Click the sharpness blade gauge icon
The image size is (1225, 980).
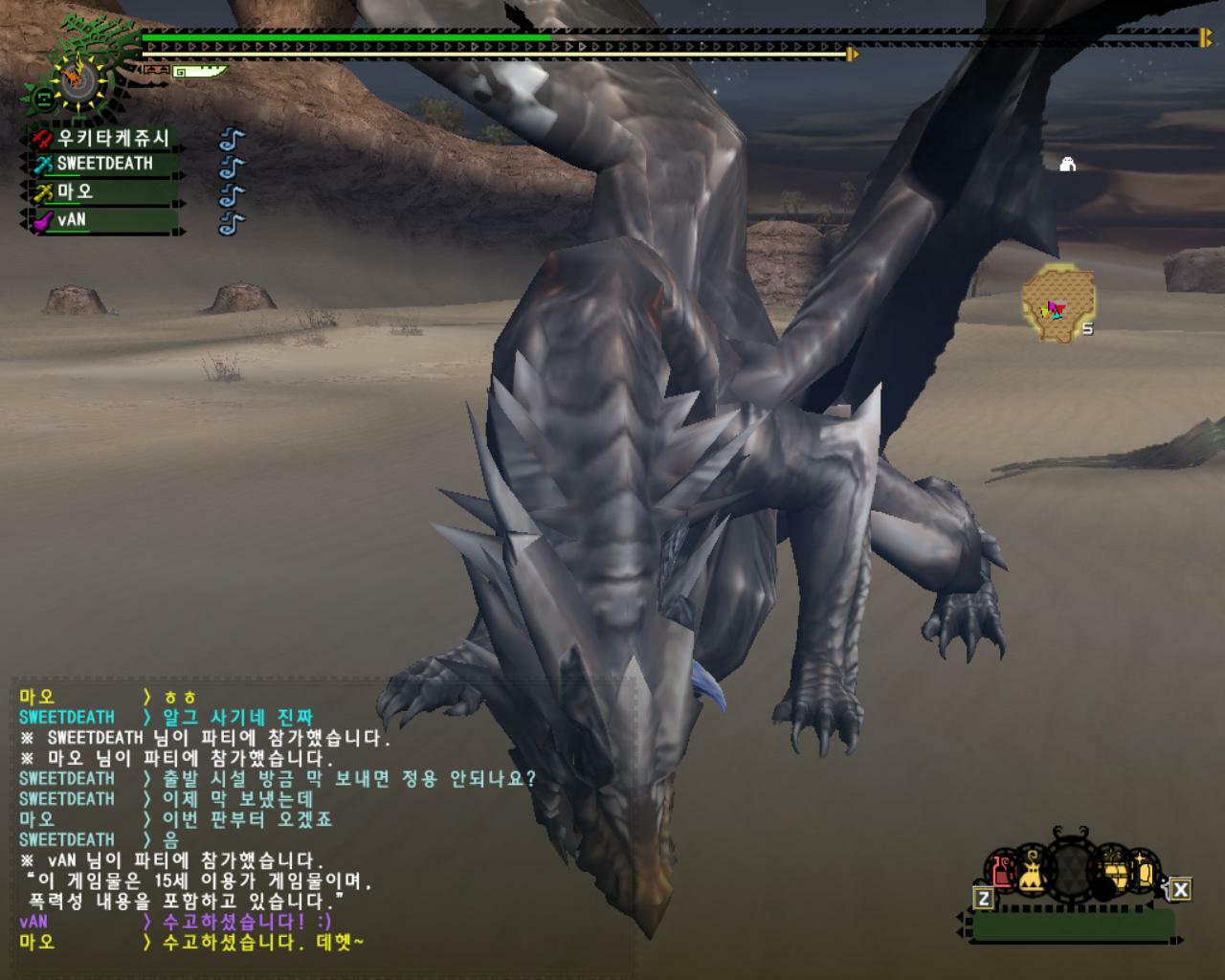tap(199, 71)
